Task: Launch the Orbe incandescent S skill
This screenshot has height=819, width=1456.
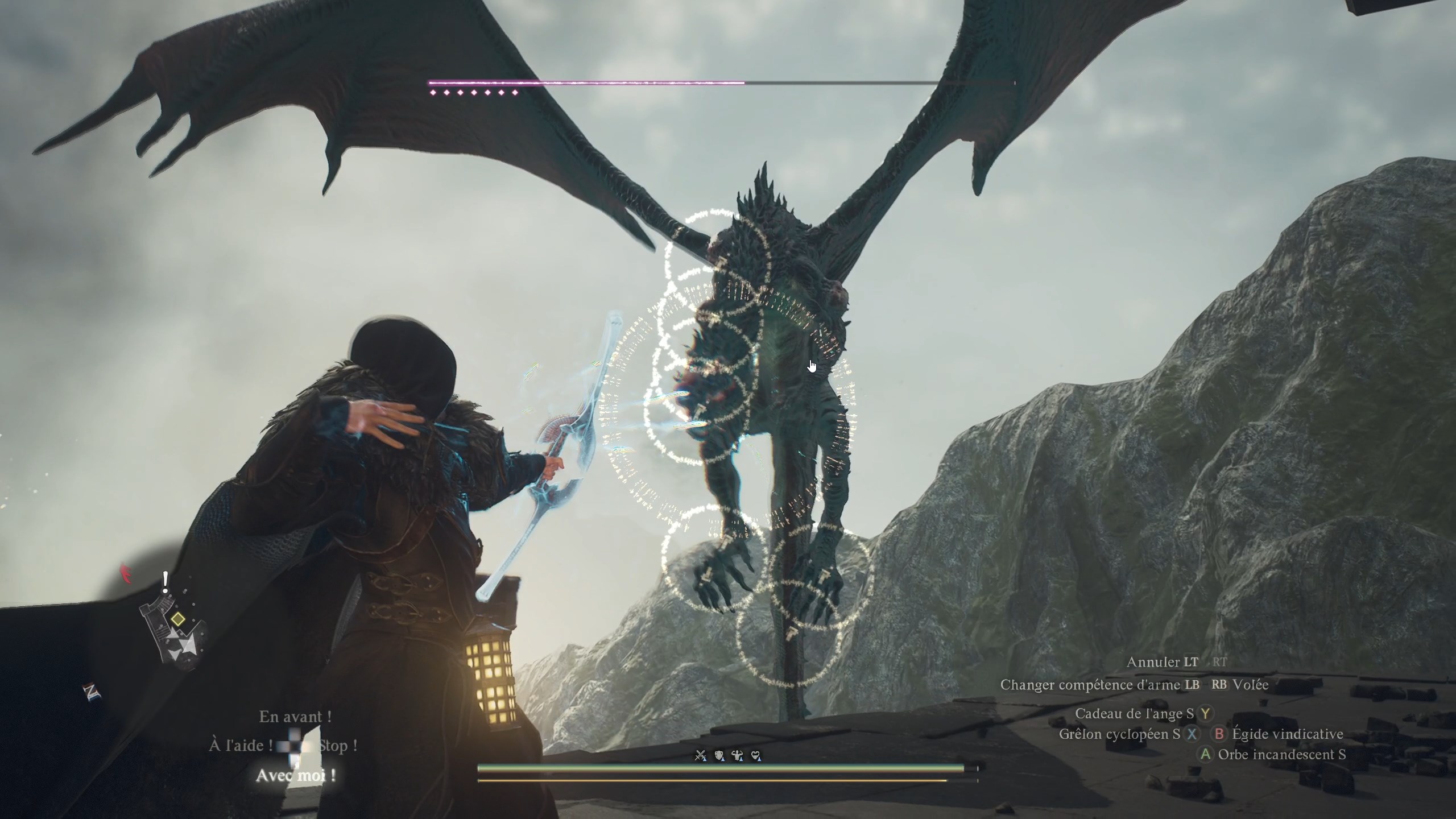Action: [1282, 755]
